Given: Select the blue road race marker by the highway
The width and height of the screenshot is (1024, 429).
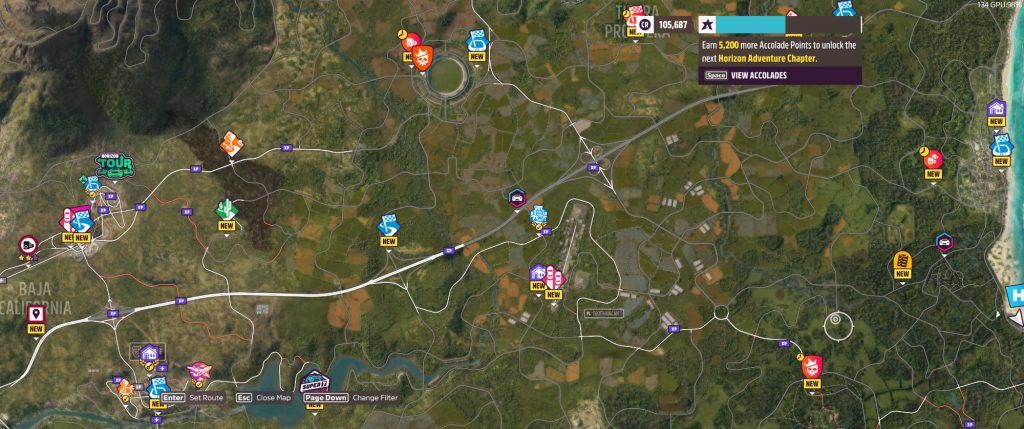Looking at the screenshot, I should (388, 226).
